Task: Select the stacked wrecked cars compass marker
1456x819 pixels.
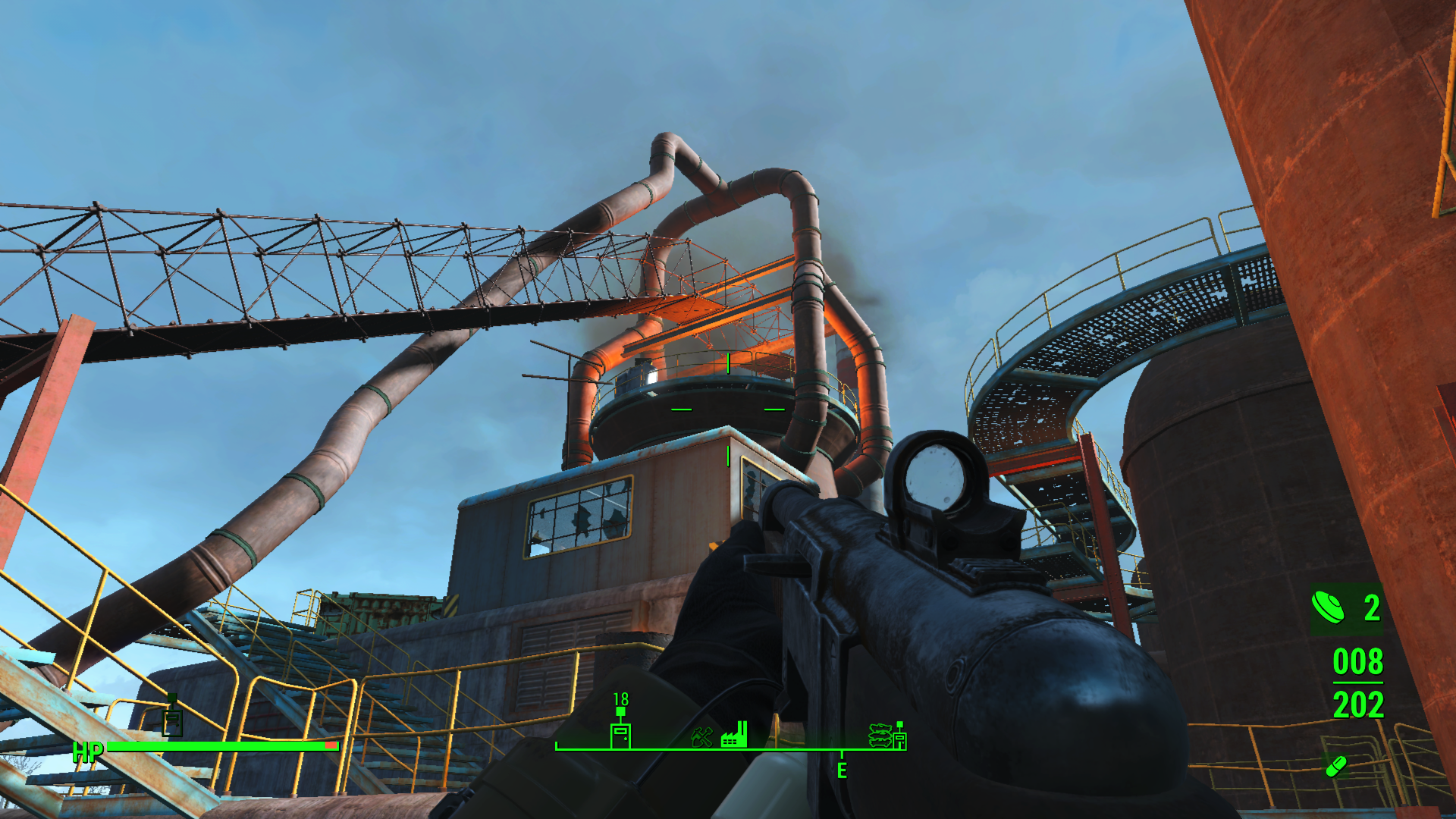Action: point(880,735)
